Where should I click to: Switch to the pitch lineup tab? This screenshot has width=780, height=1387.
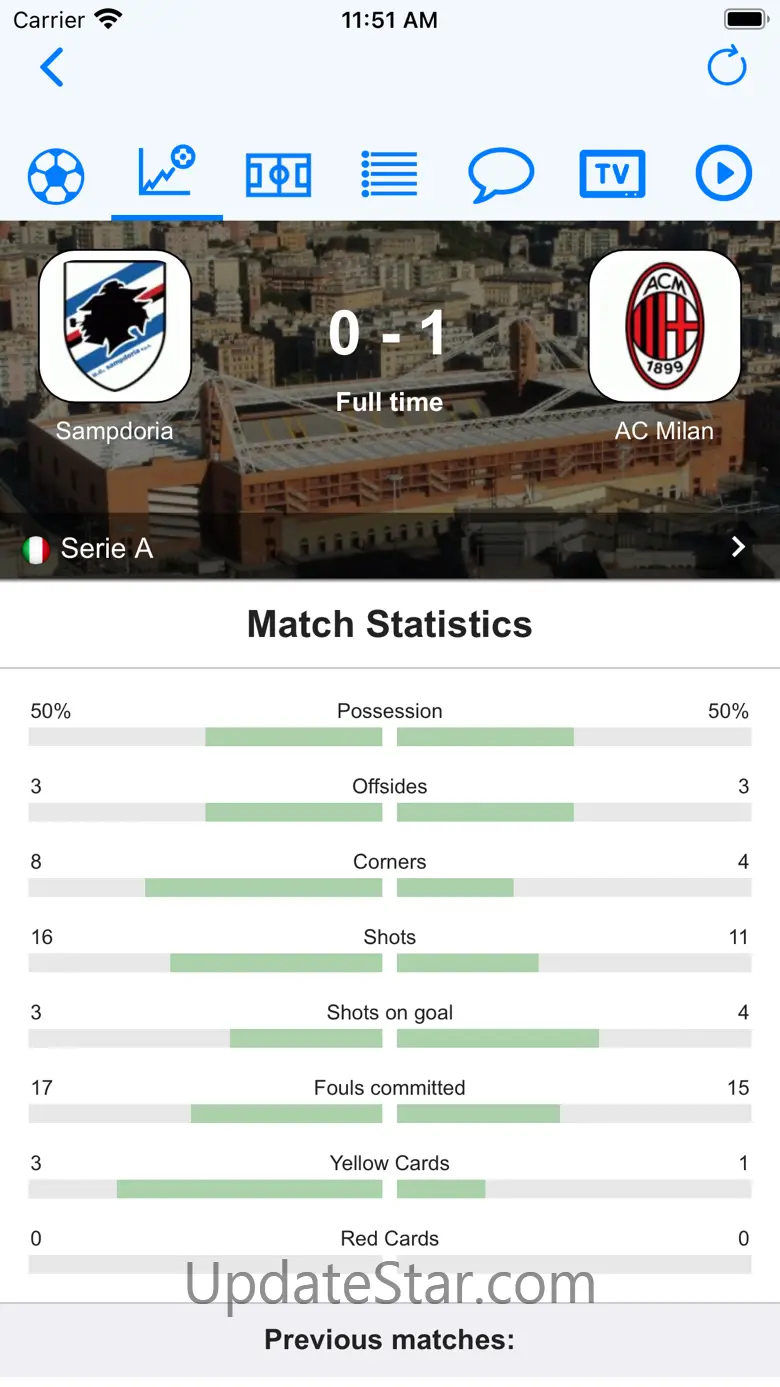[279, 176]
